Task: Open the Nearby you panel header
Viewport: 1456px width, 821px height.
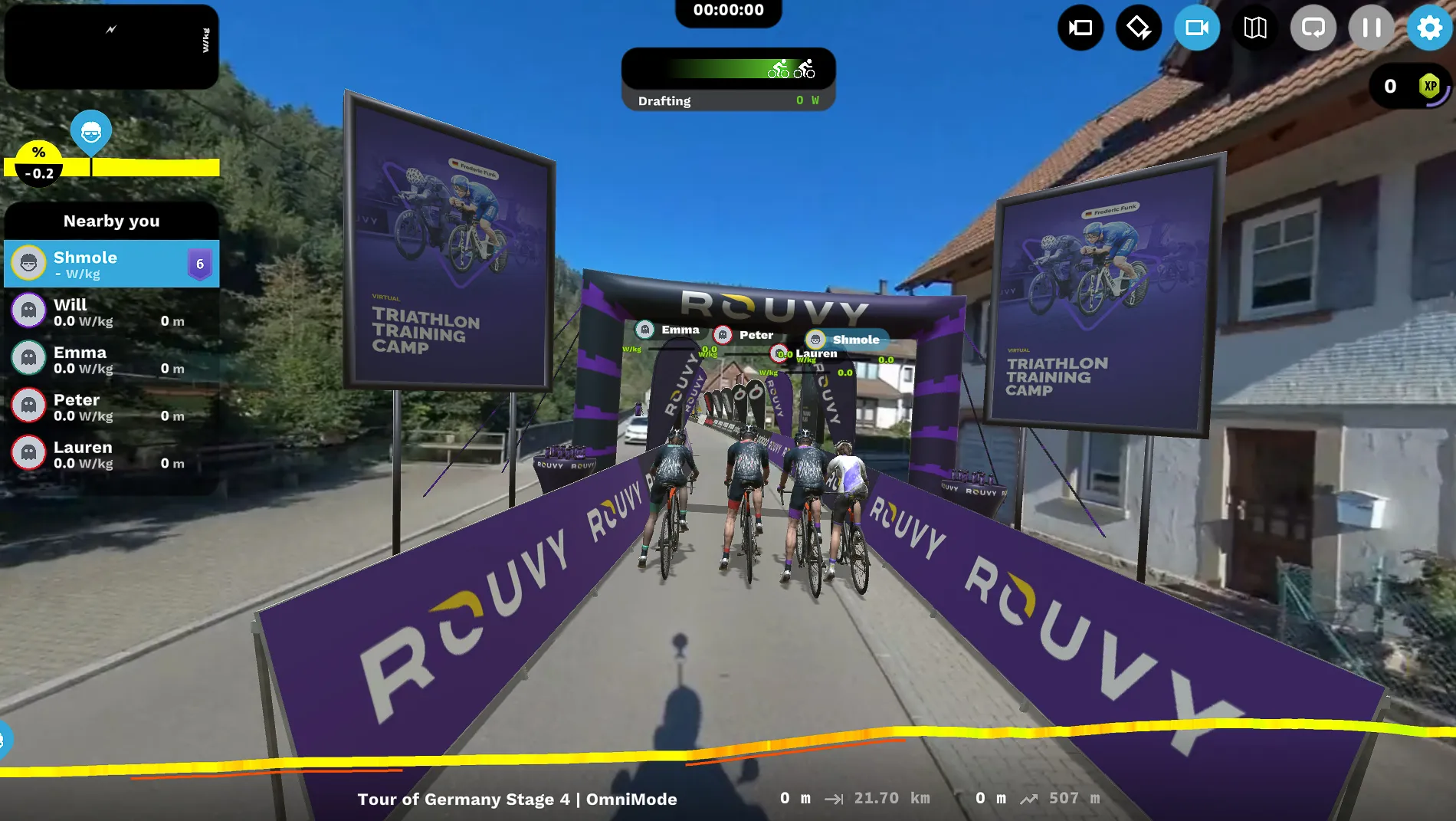Action: tap(112, 221)
